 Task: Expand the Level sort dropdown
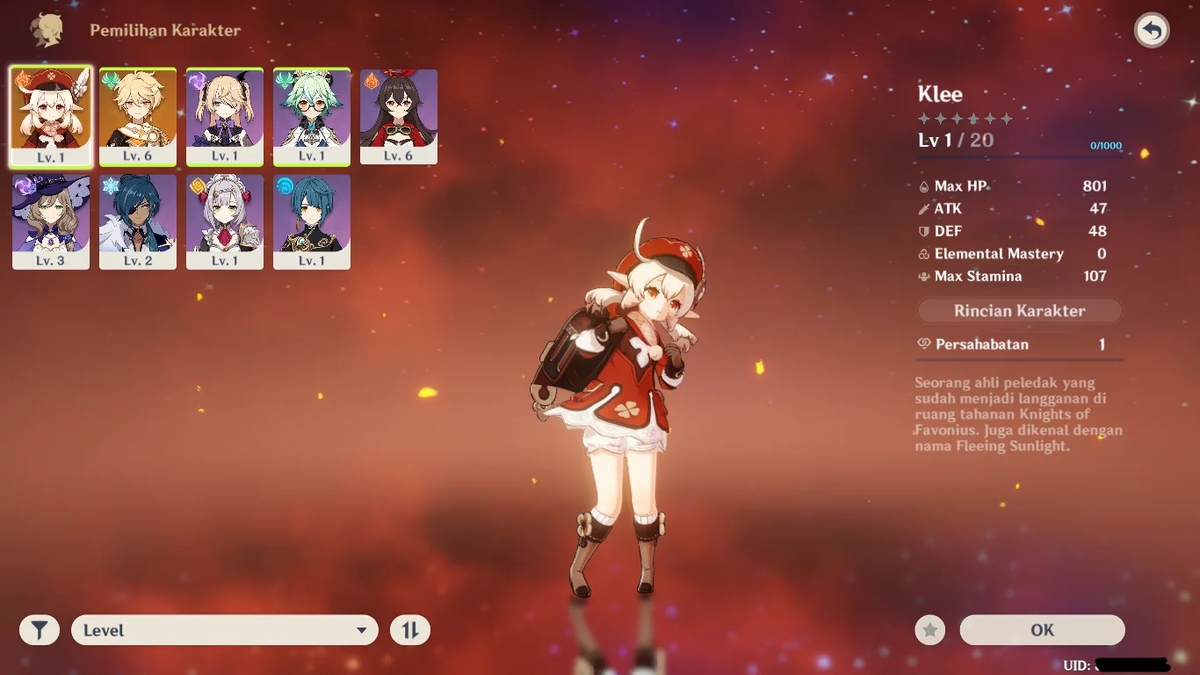(225, 630)
